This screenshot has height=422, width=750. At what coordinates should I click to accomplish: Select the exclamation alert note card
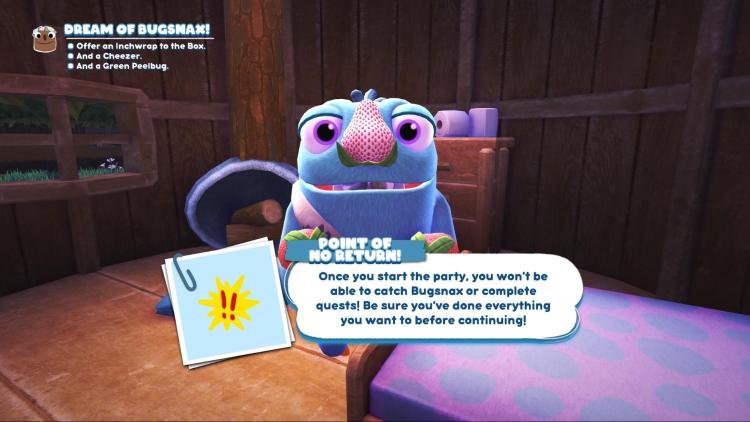point(226,299)
